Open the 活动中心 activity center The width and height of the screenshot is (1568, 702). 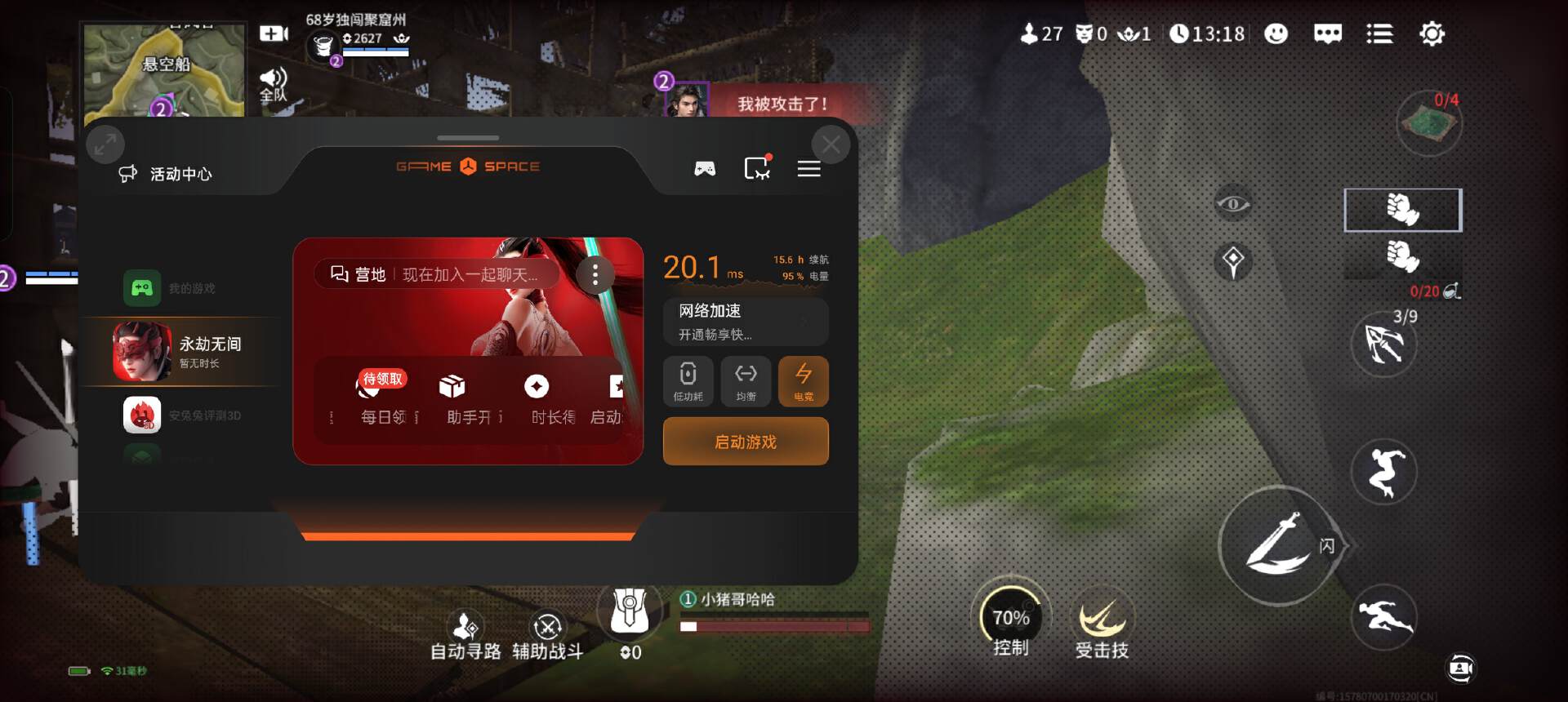[167, 174]
